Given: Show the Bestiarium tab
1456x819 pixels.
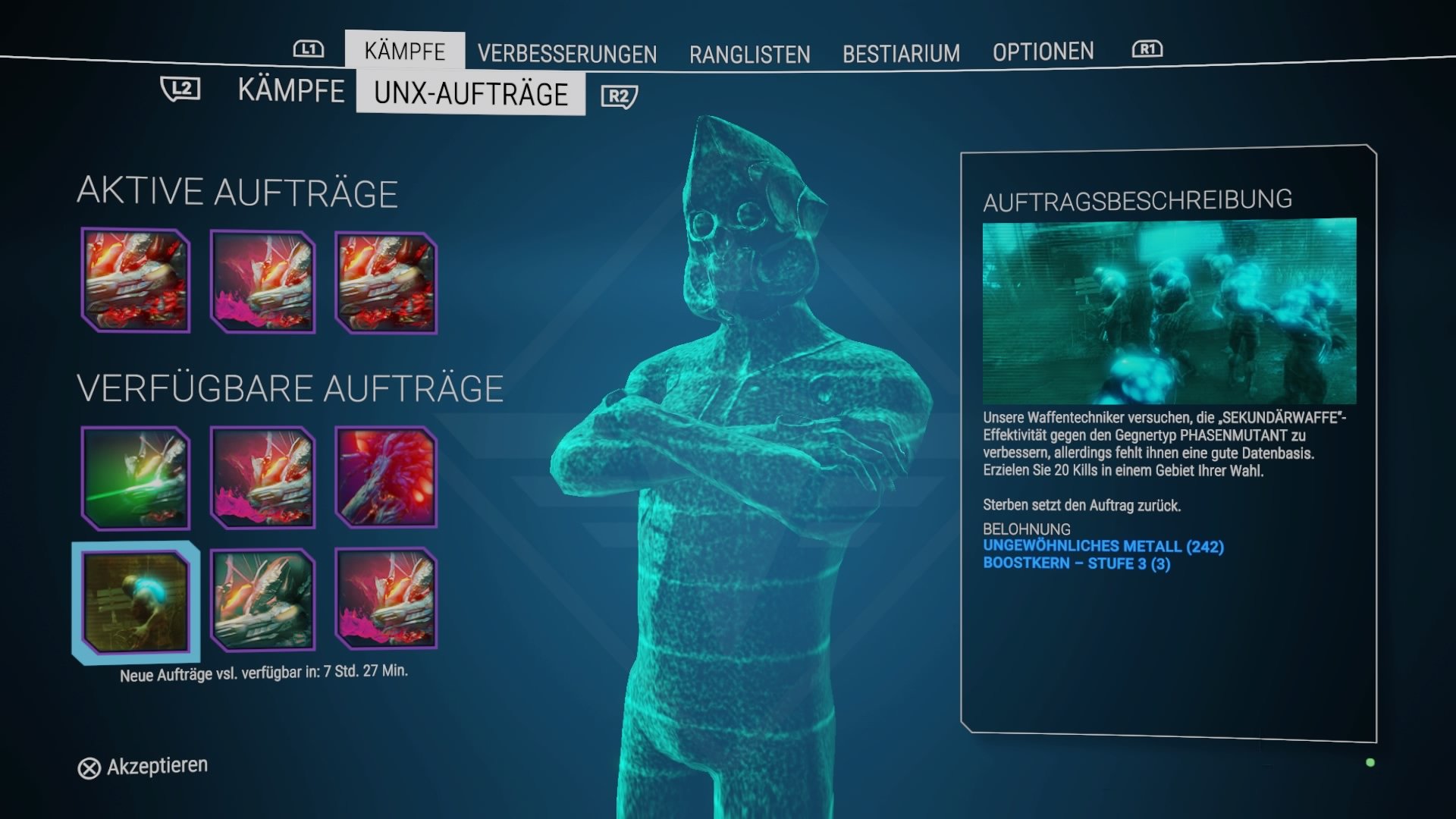Looking at the screenshot, I should pos(901,54).
